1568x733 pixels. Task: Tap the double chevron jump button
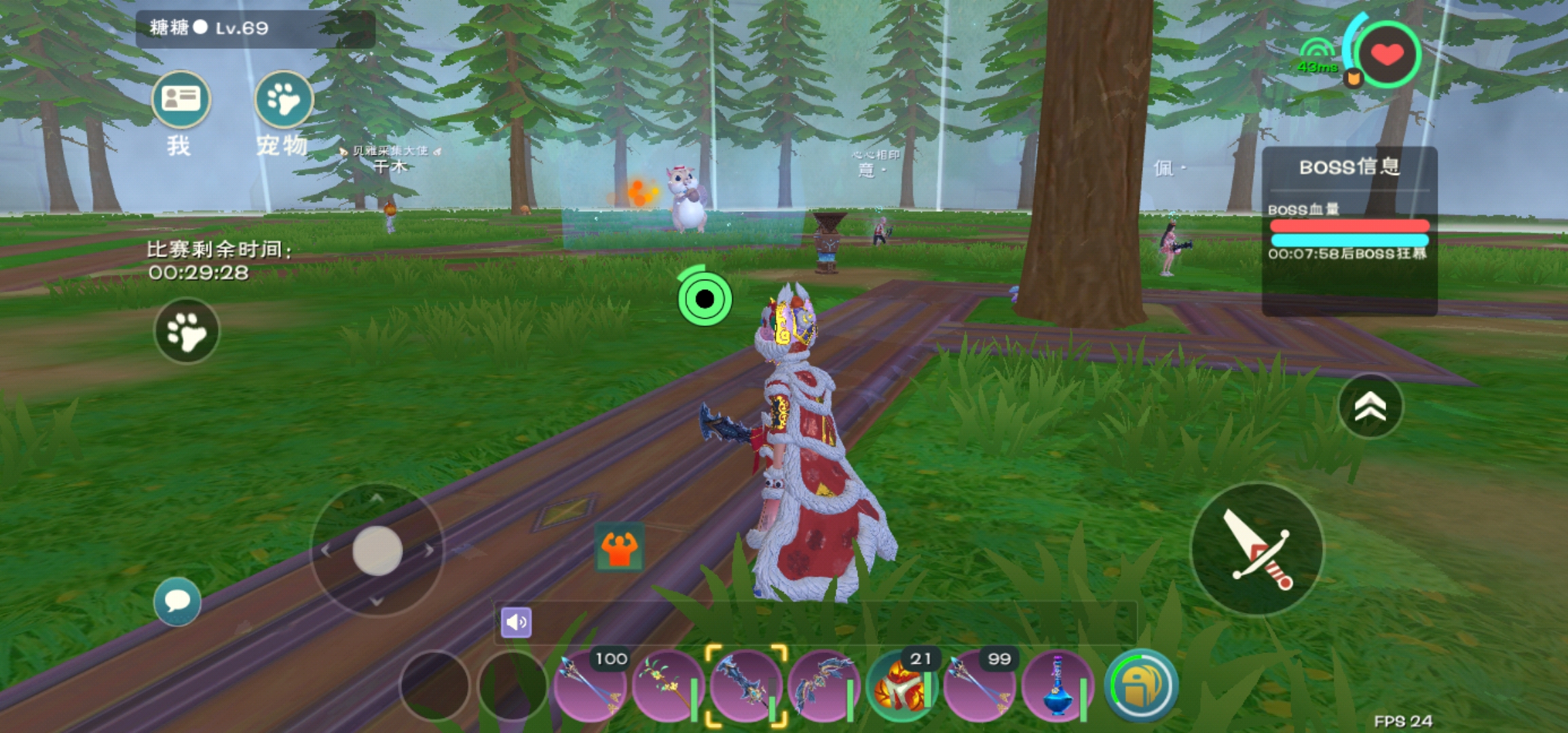coord(1370,406)
